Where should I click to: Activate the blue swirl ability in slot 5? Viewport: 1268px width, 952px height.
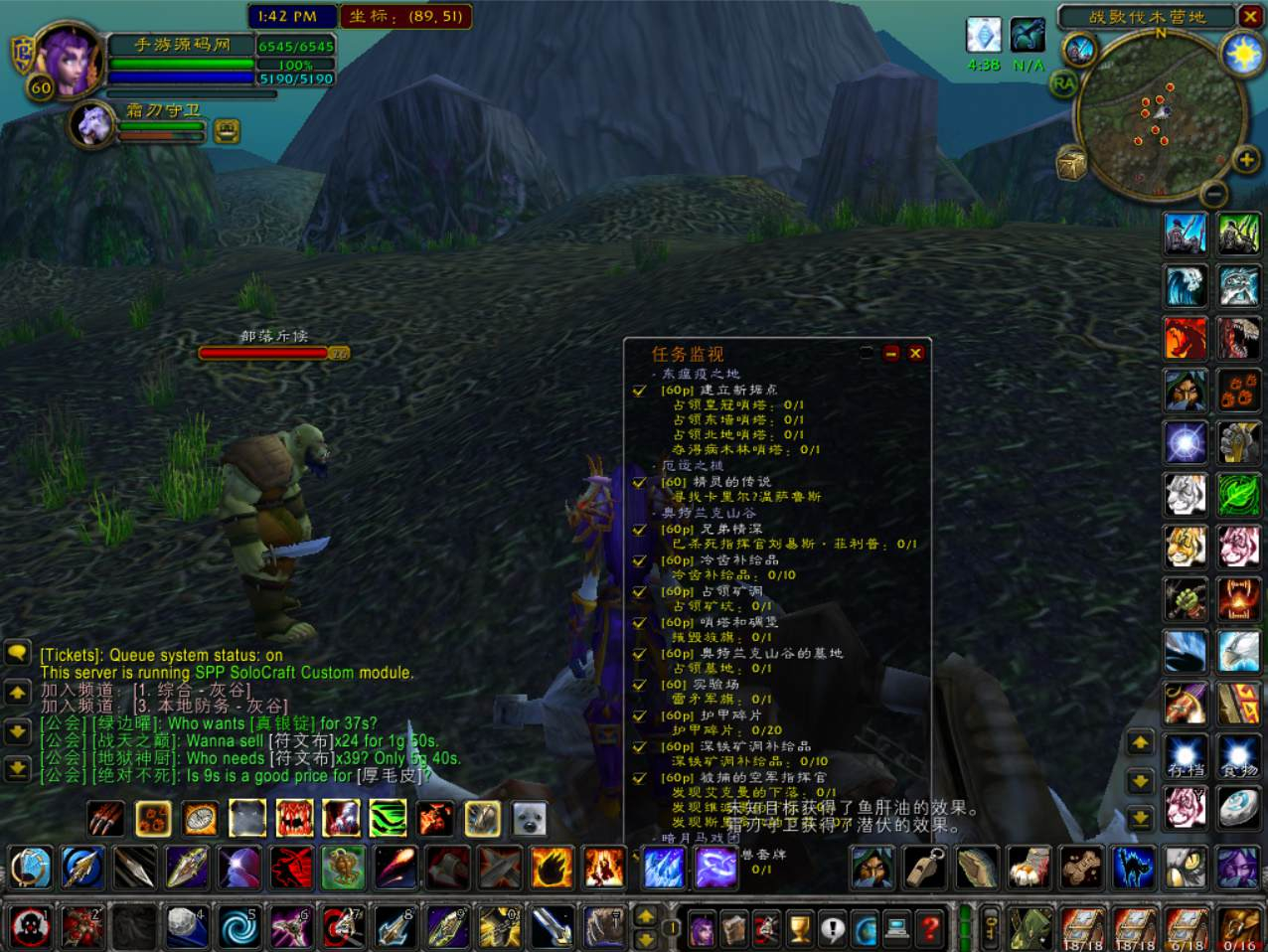238,927
